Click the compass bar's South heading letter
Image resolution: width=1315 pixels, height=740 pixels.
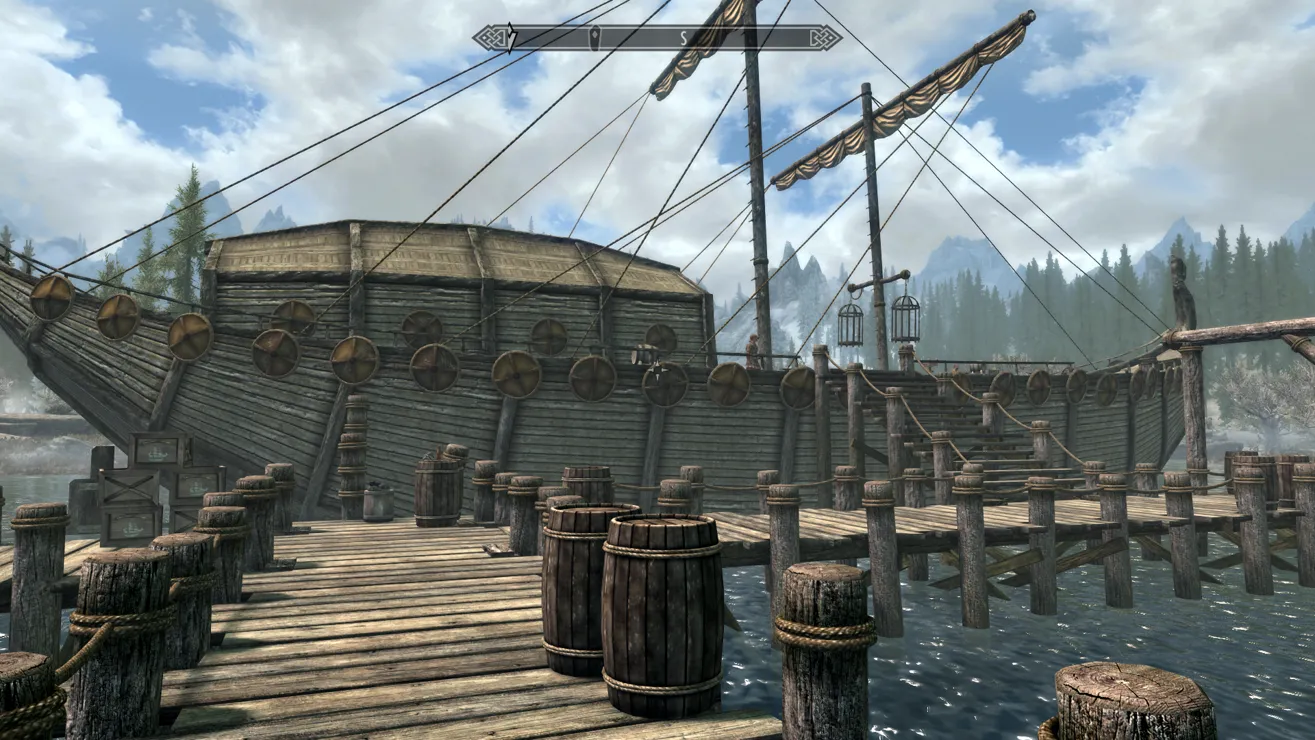point(685,38)
